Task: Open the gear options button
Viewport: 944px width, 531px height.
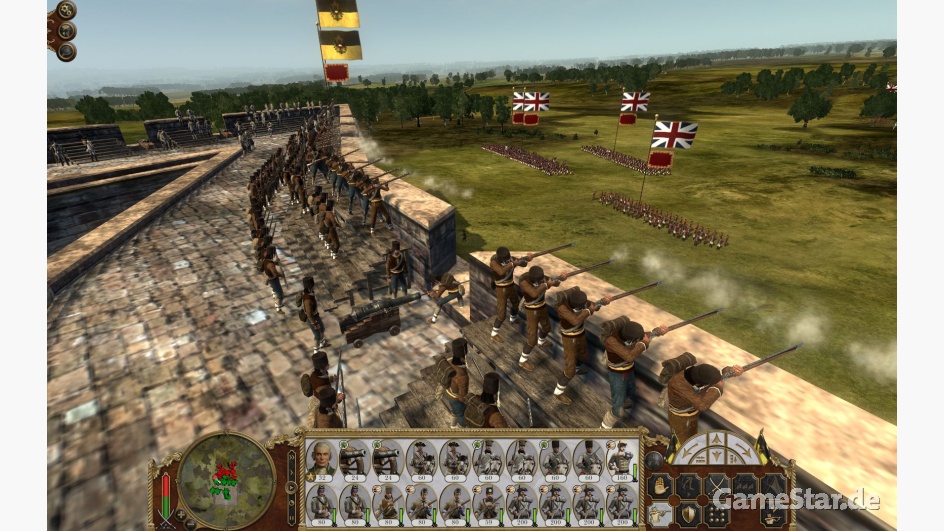Action: pos(66,10)
